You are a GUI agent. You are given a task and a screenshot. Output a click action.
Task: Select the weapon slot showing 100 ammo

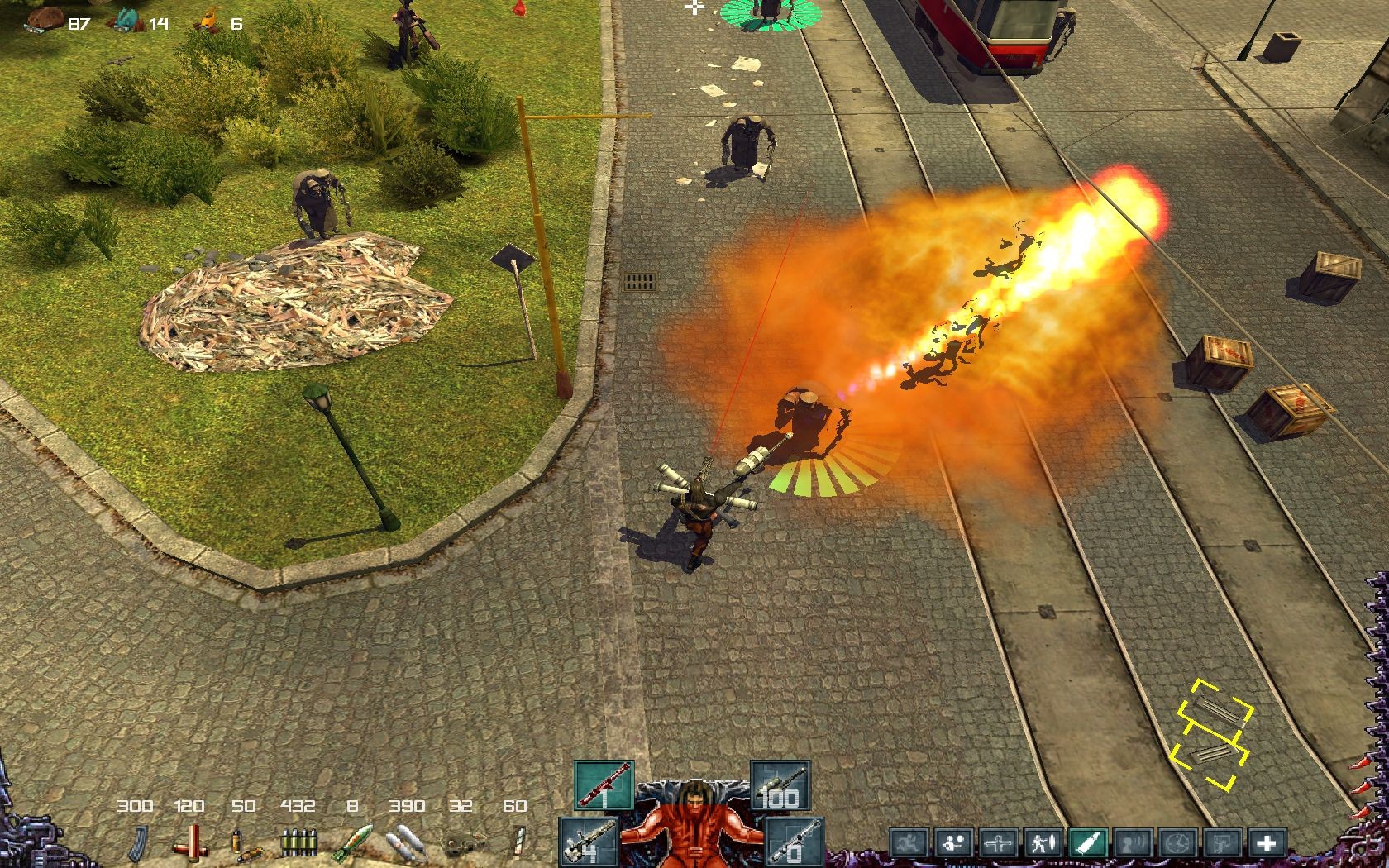[x=780, y=785]
